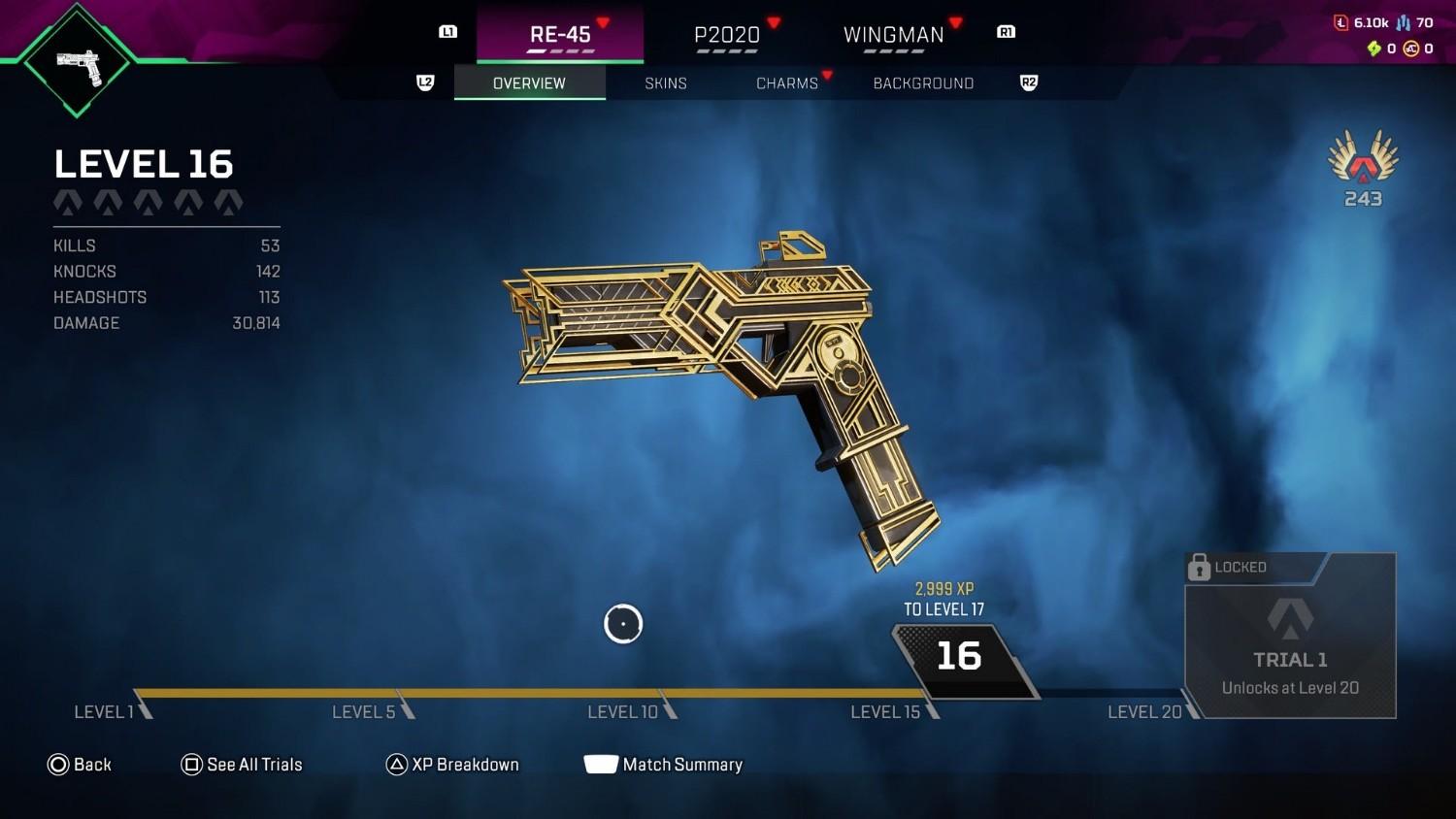The height and width of the screenshot is (819, 1456).
Task: Click the weapon mastery badge showing 243
Action: (1363, 167)
